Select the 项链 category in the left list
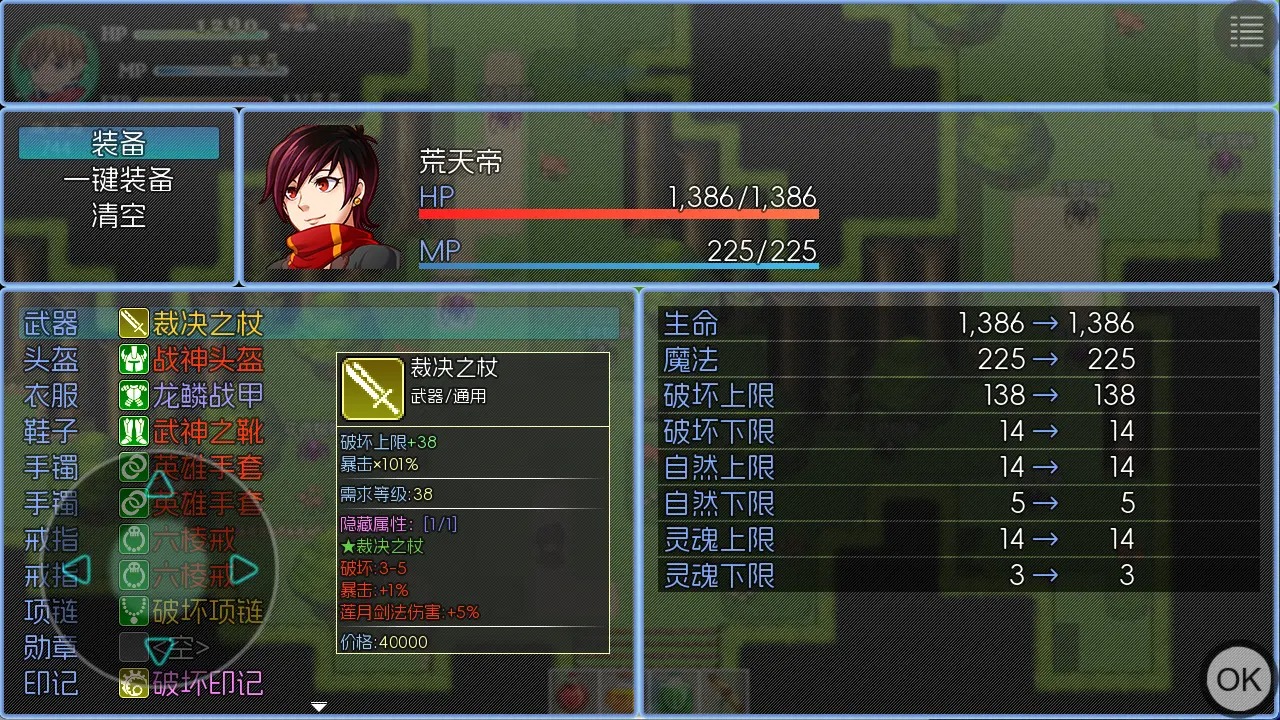The width and height of the screenshot is (1280, 720). (50, 610)
